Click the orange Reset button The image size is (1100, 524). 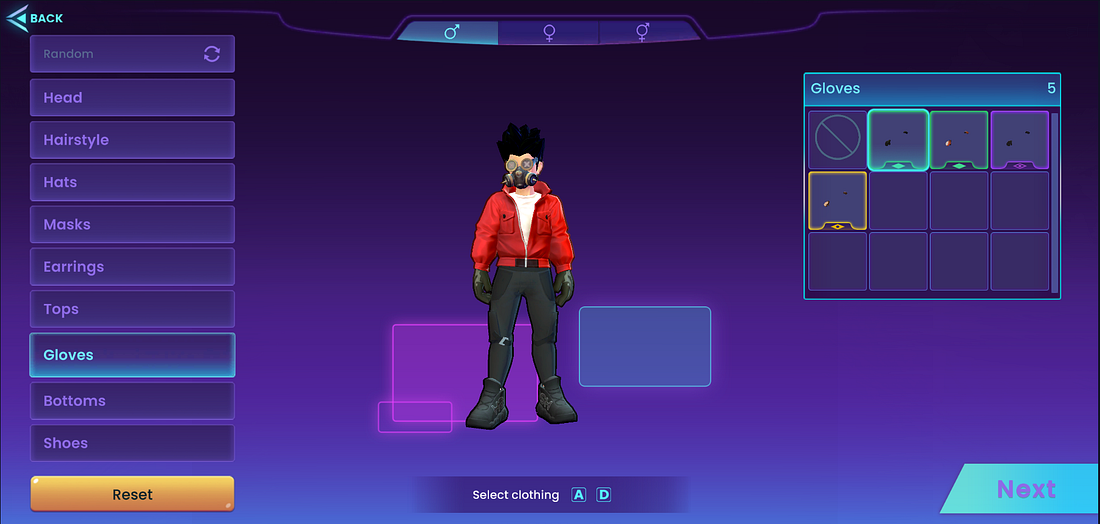[x=132, y=494]
